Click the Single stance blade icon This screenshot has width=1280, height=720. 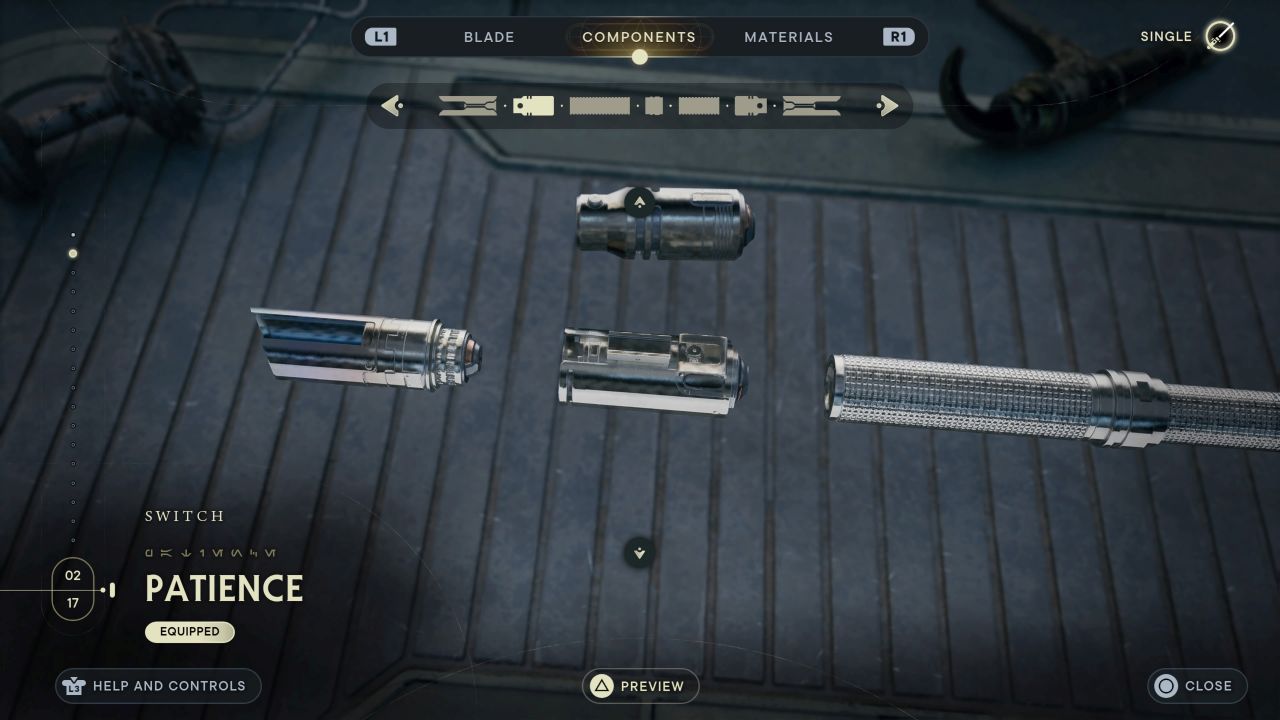[1219, 37]
